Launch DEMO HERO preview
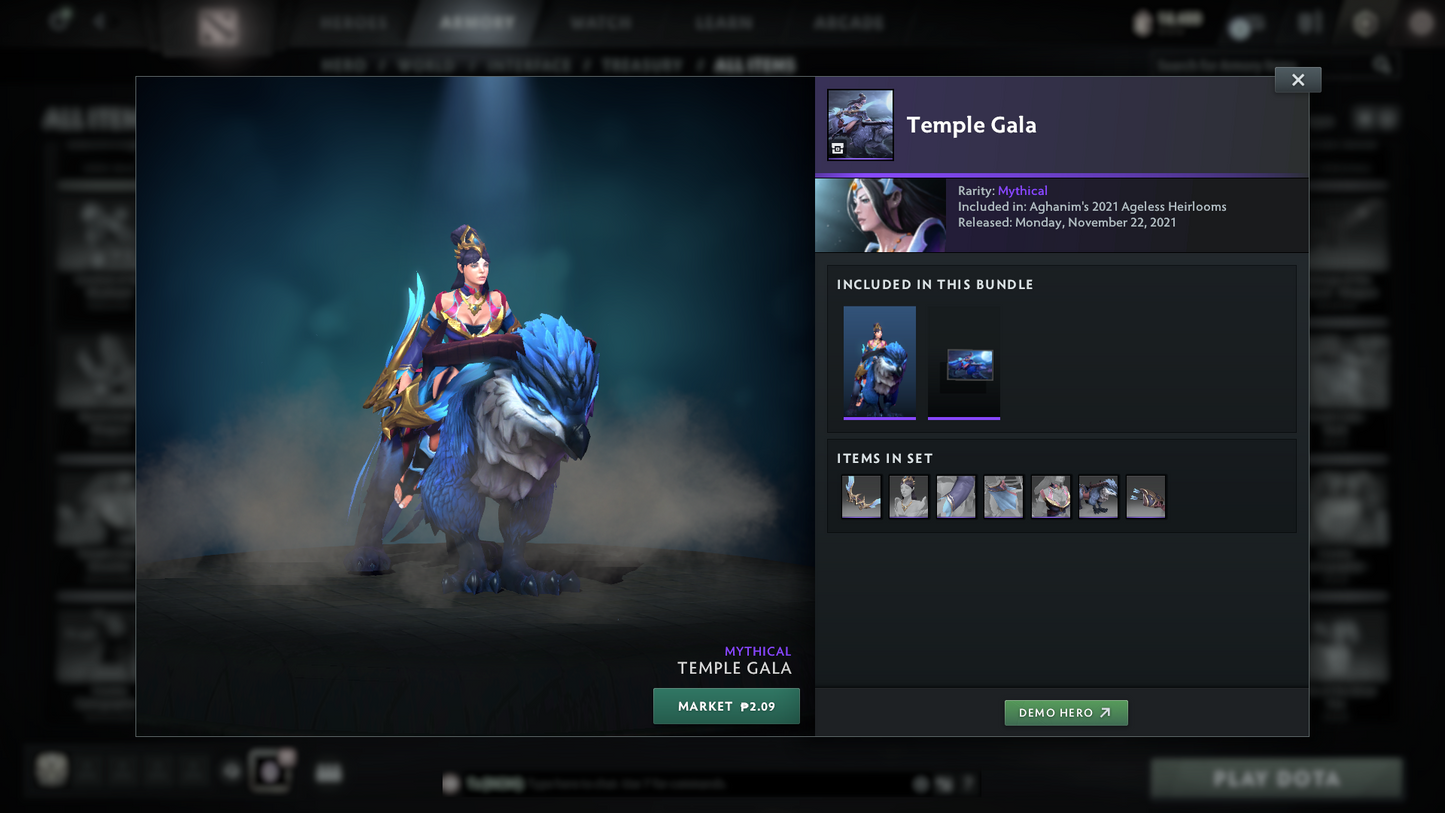1445x813 pixels. [x=1066, y=713]
